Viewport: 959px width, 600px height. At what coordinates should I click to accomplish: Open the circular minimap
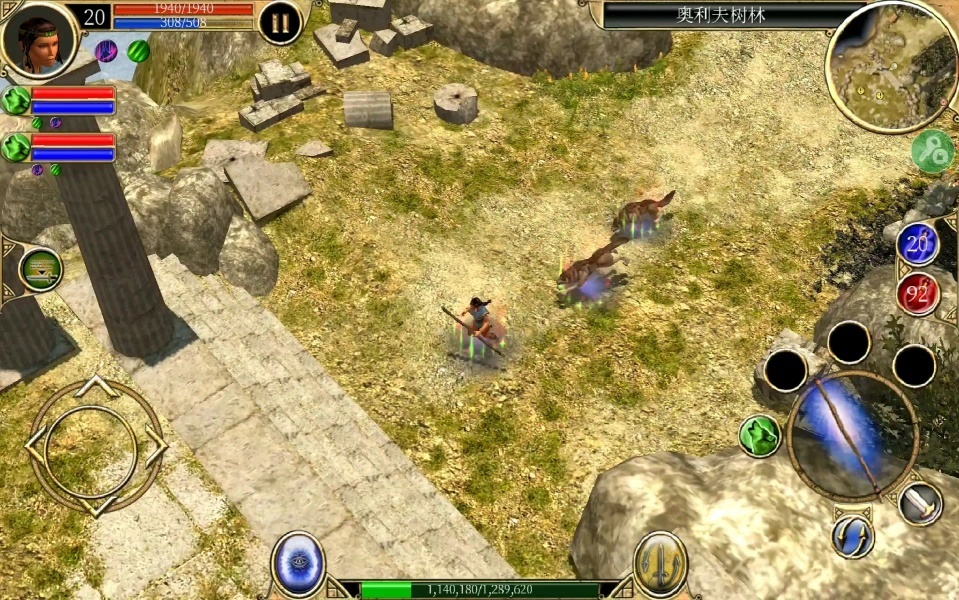(x=890, y=66)
